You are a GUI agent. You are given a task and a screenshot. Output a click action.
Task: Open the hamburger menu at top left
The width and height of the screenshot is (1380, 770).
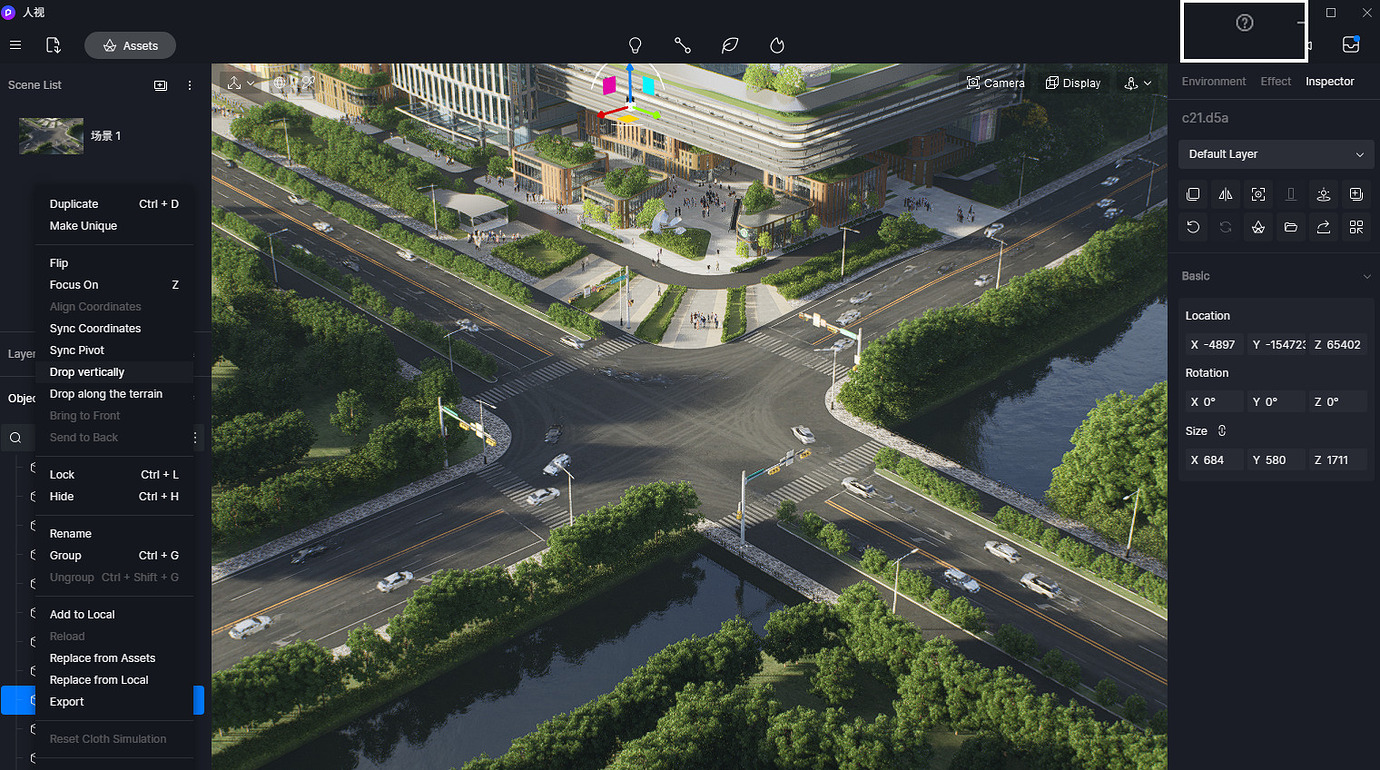click(15, 45)
